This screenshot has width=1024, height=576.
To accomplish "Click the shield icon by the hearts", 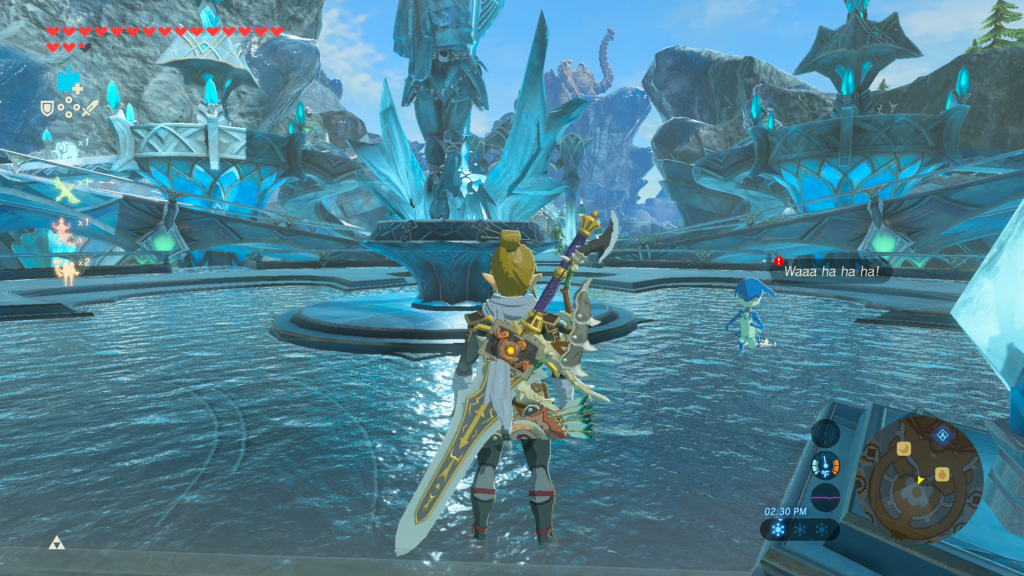I will point(47,107).
